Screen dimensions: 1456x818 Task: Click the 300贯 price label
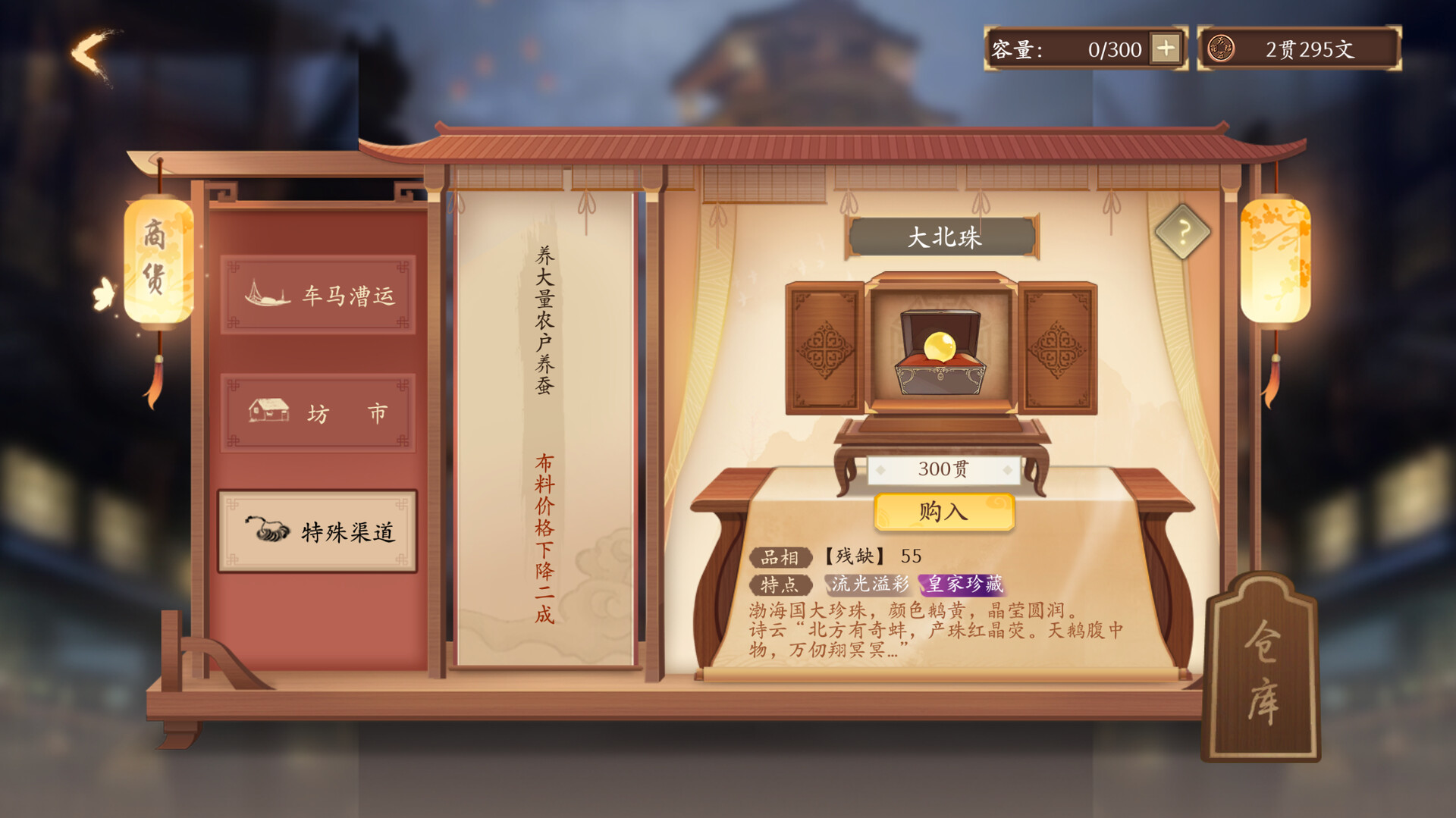coord(943,469)
